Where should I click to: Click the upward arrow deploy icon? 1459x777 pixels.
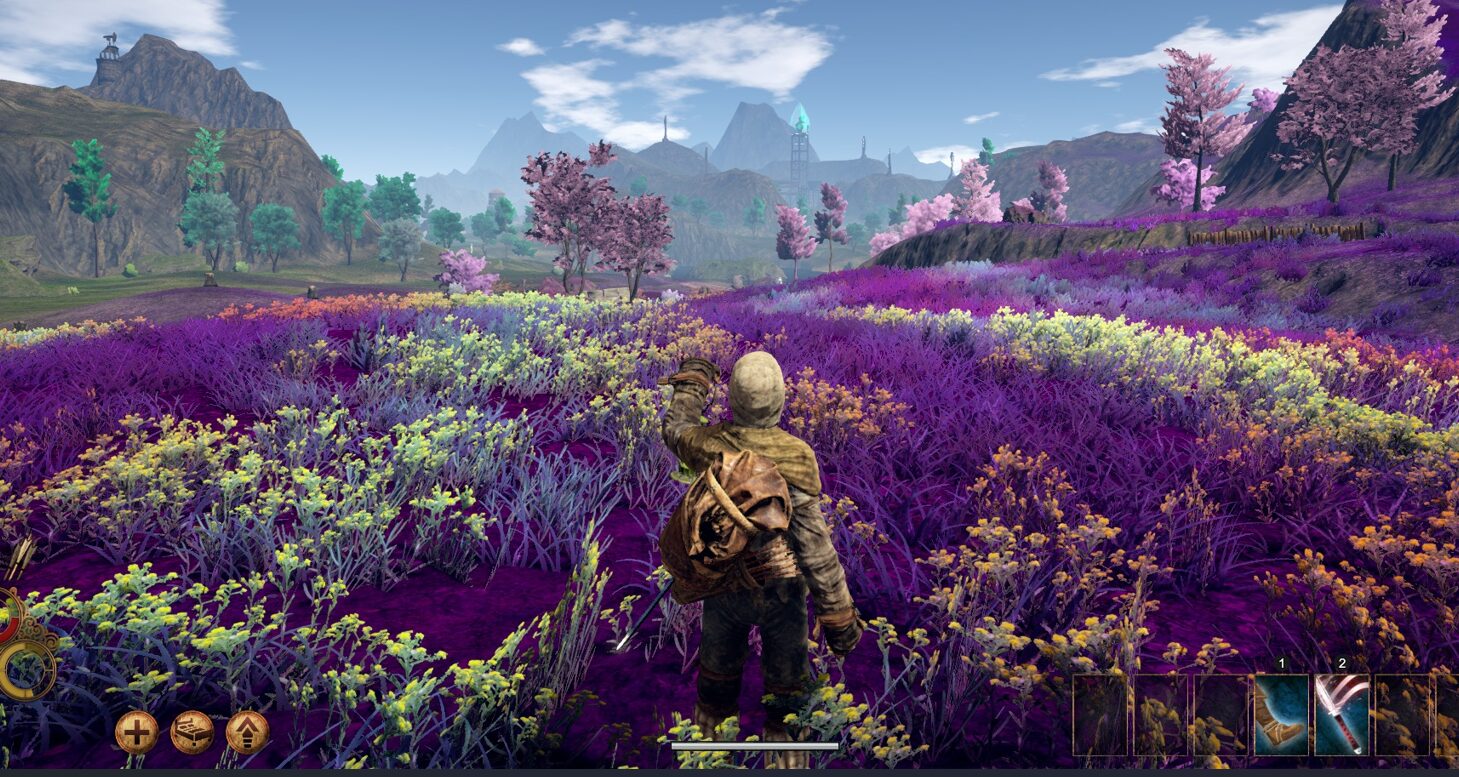click(245, 731)
